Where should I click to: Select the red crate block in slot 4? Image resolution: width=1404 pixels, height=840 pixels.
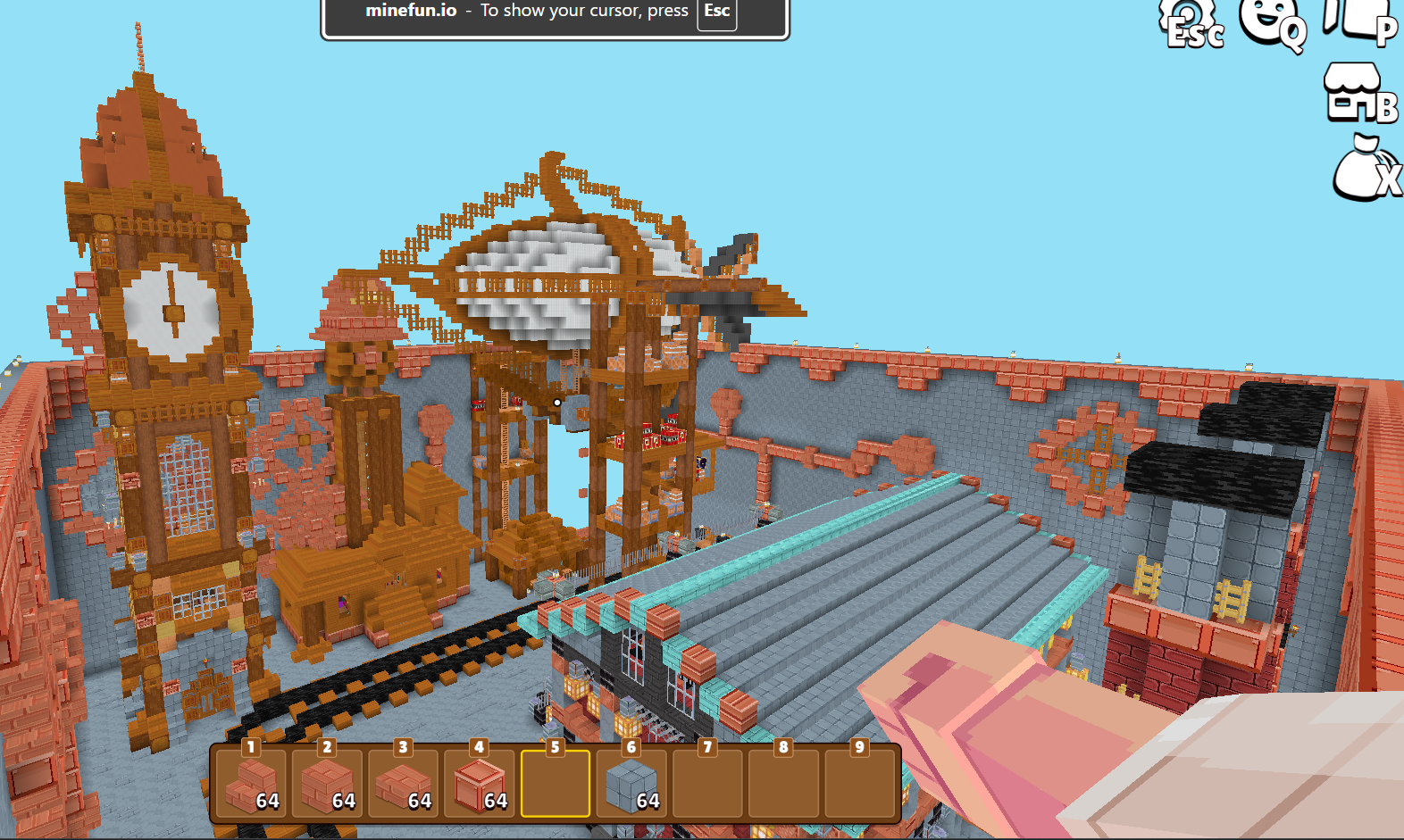click(480, 784)
